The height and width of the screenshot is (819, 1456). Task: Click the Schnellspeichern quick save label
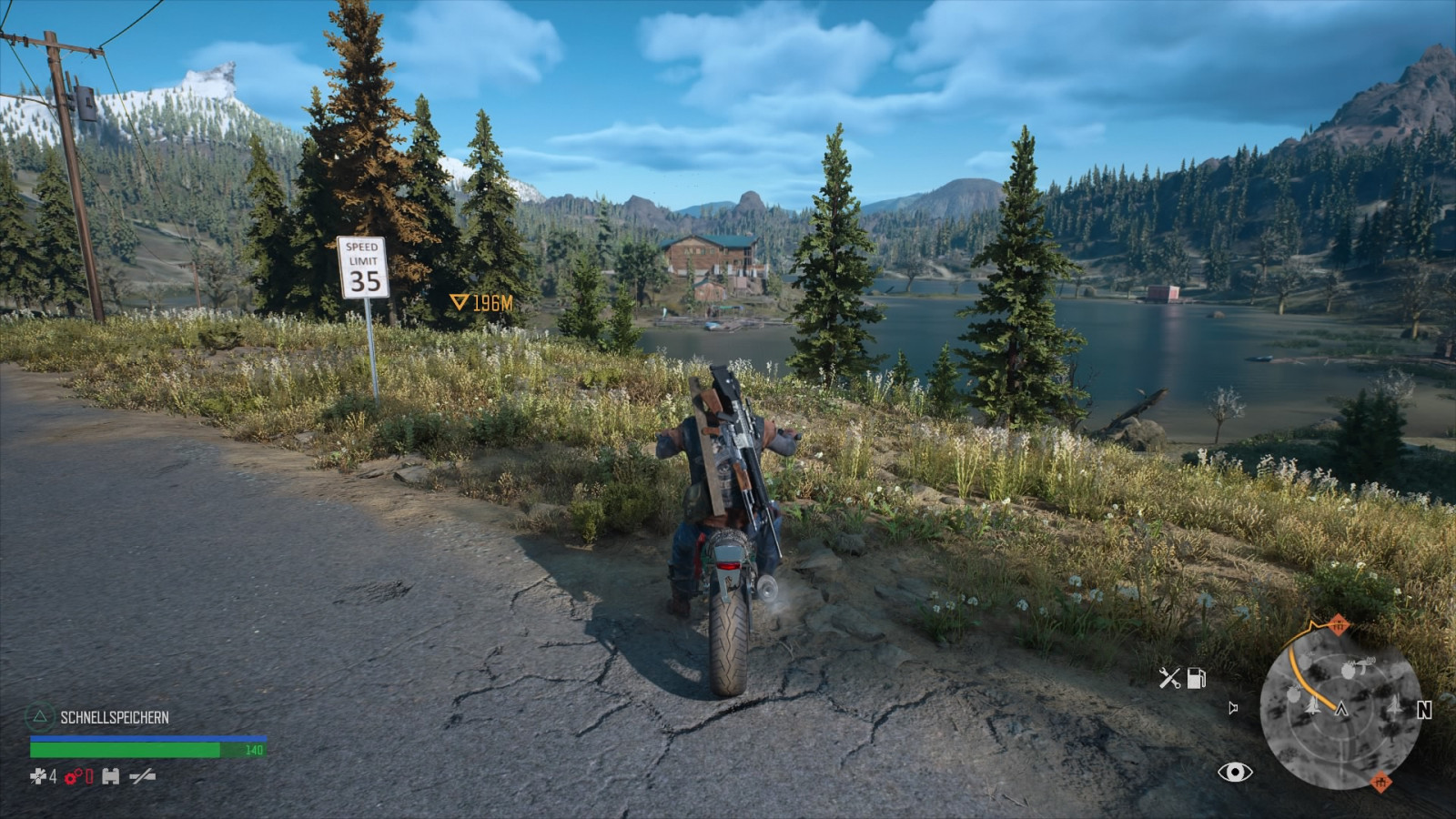(115, 717)
